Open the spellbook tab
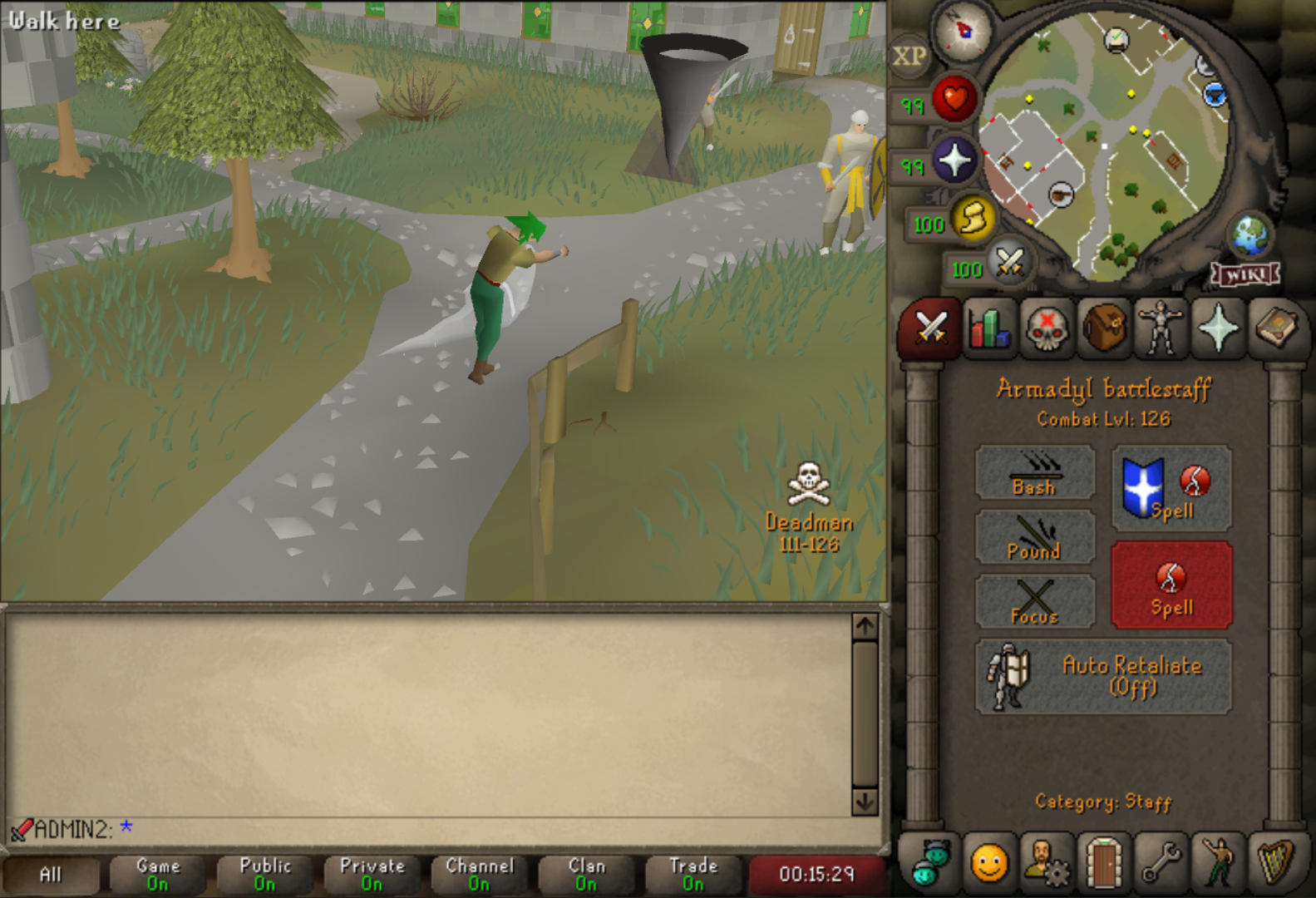1316x898 pixels. click(x=1275, y=329)
